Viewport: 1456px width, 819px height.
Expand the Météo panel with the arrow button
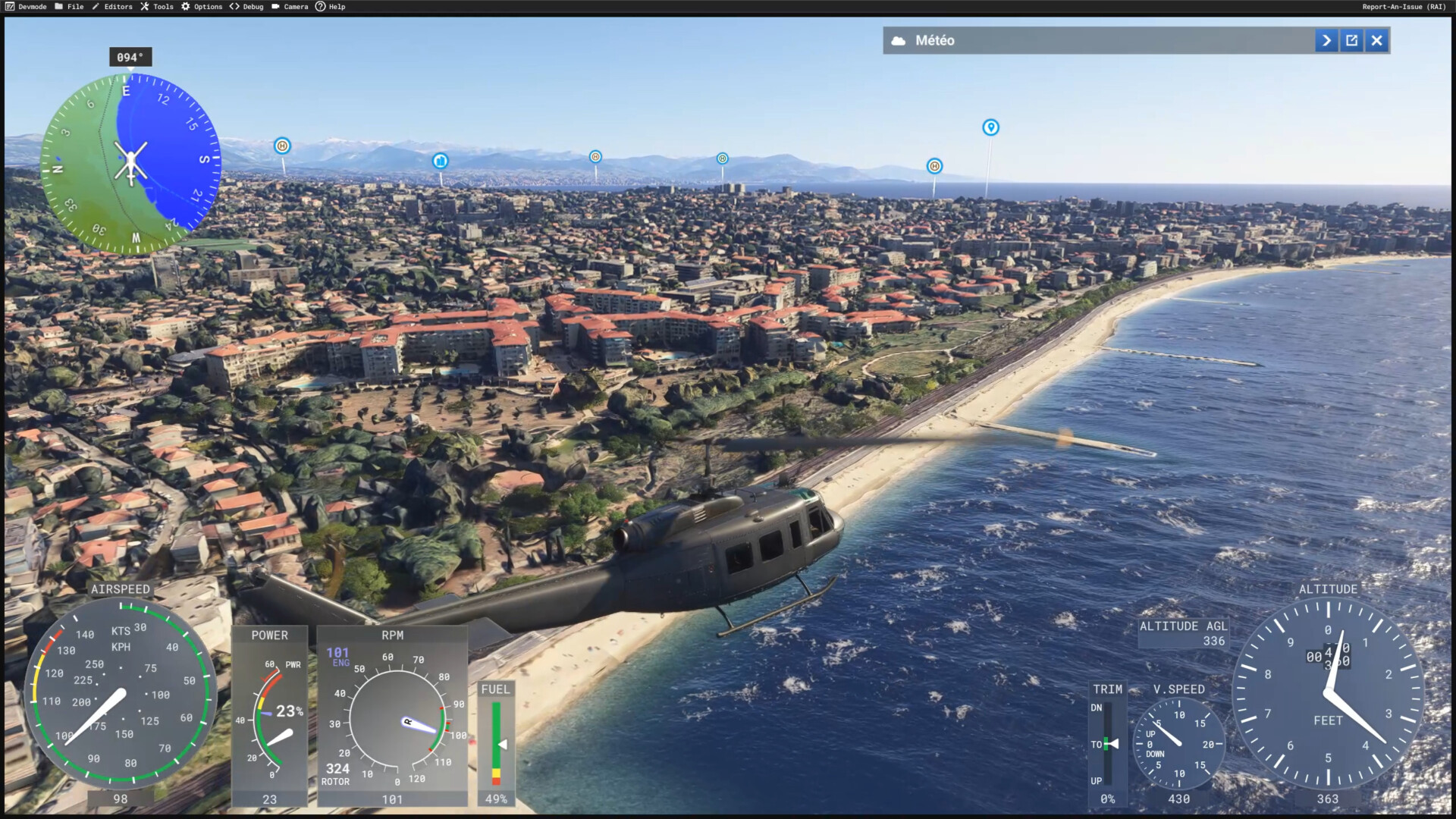click(1326, 41)
